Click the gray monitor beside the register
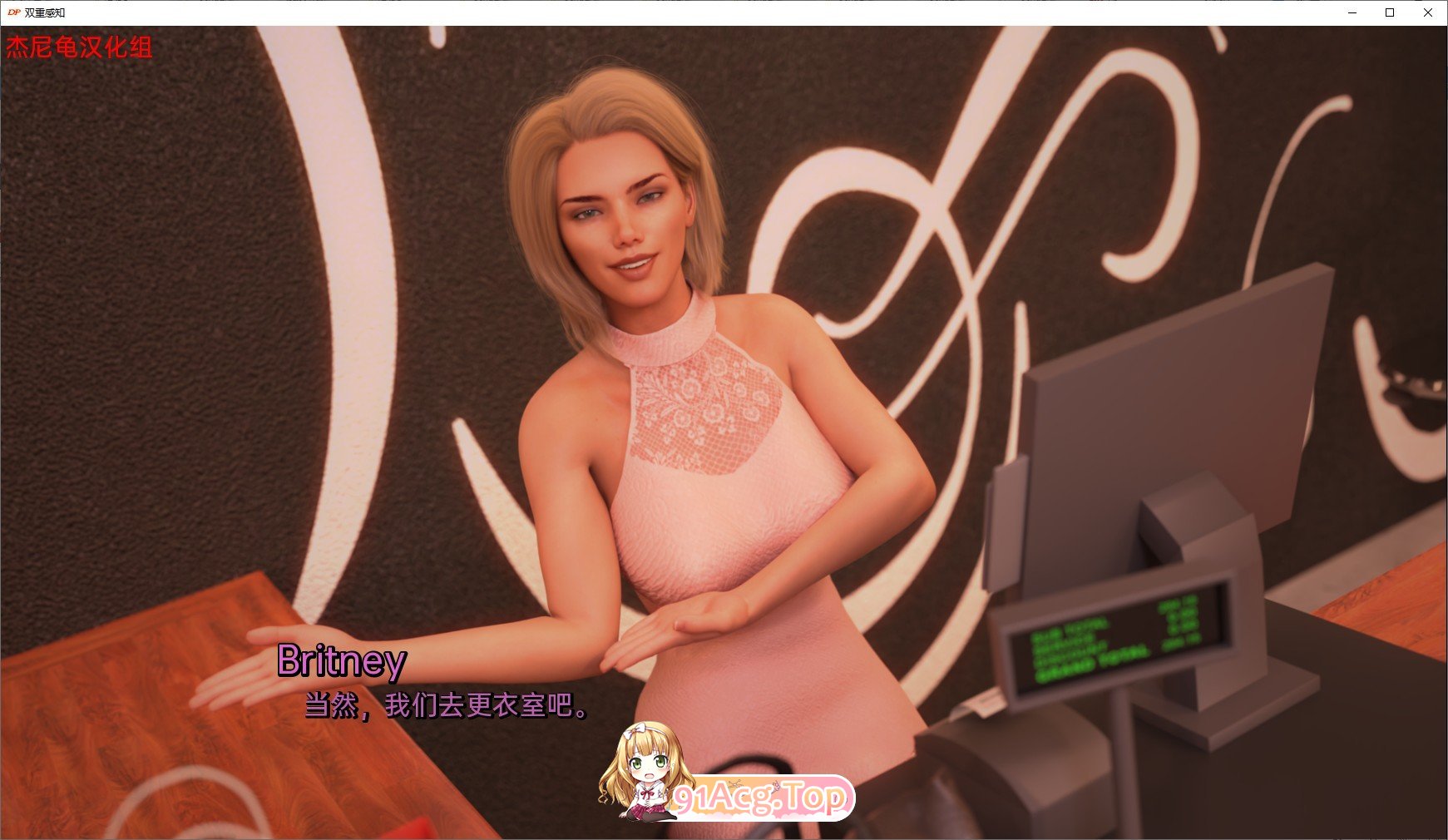 pos(1164,399)
